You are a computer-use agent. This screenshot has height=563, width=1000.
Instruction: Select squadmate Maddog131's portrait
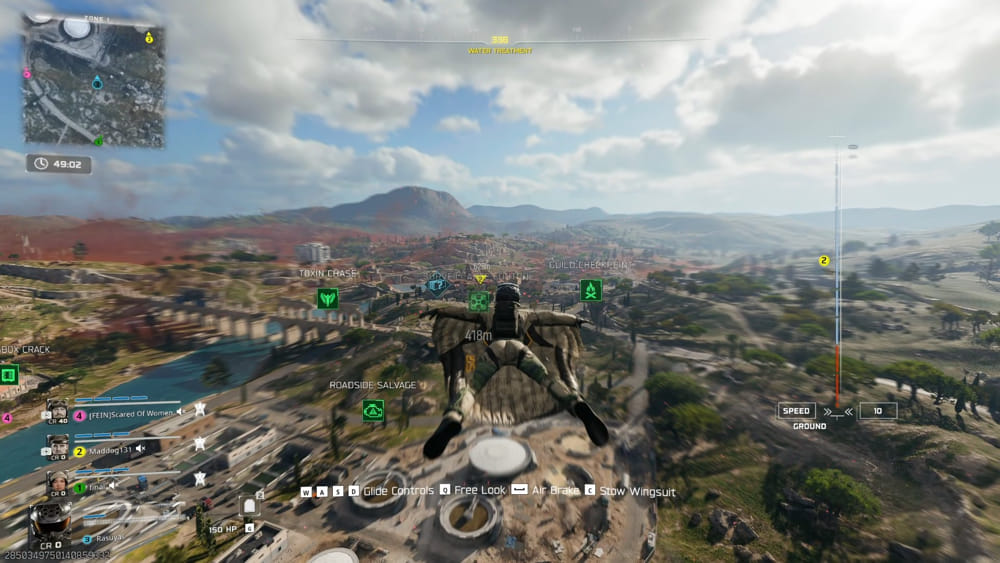coord(58,446)
